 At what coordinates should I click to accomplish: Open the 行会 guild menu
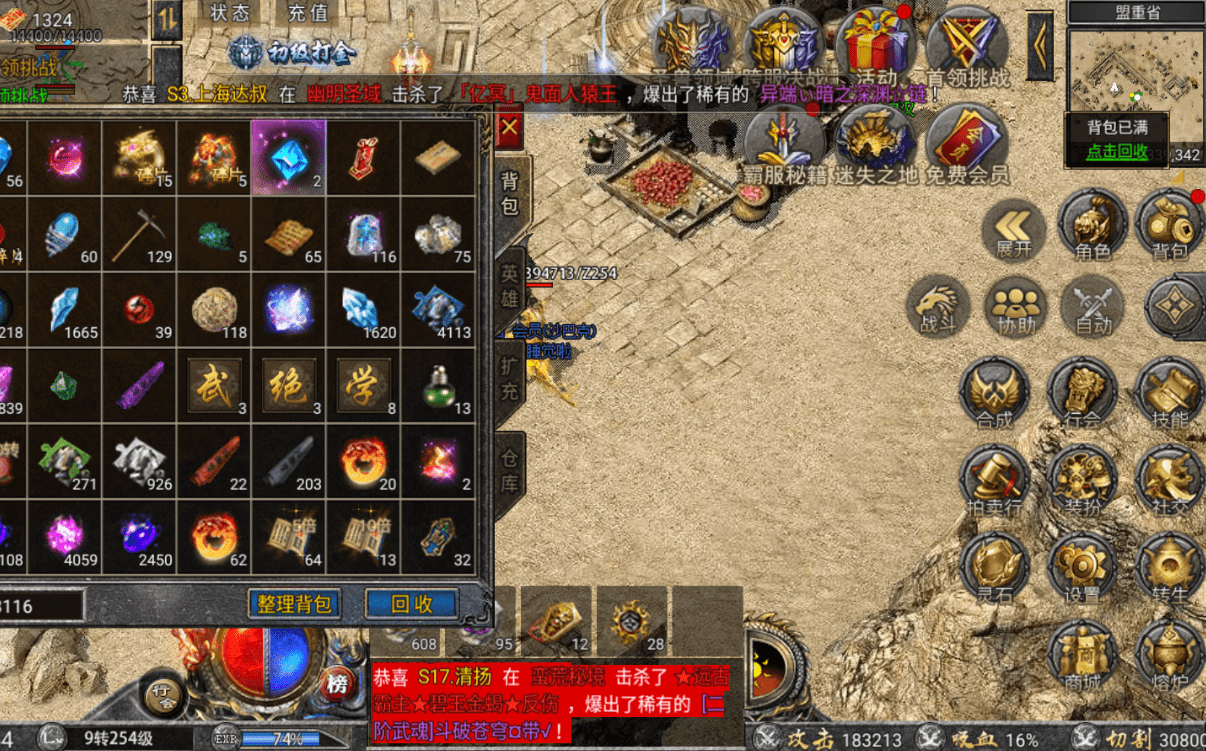(x=1081, y=393)
